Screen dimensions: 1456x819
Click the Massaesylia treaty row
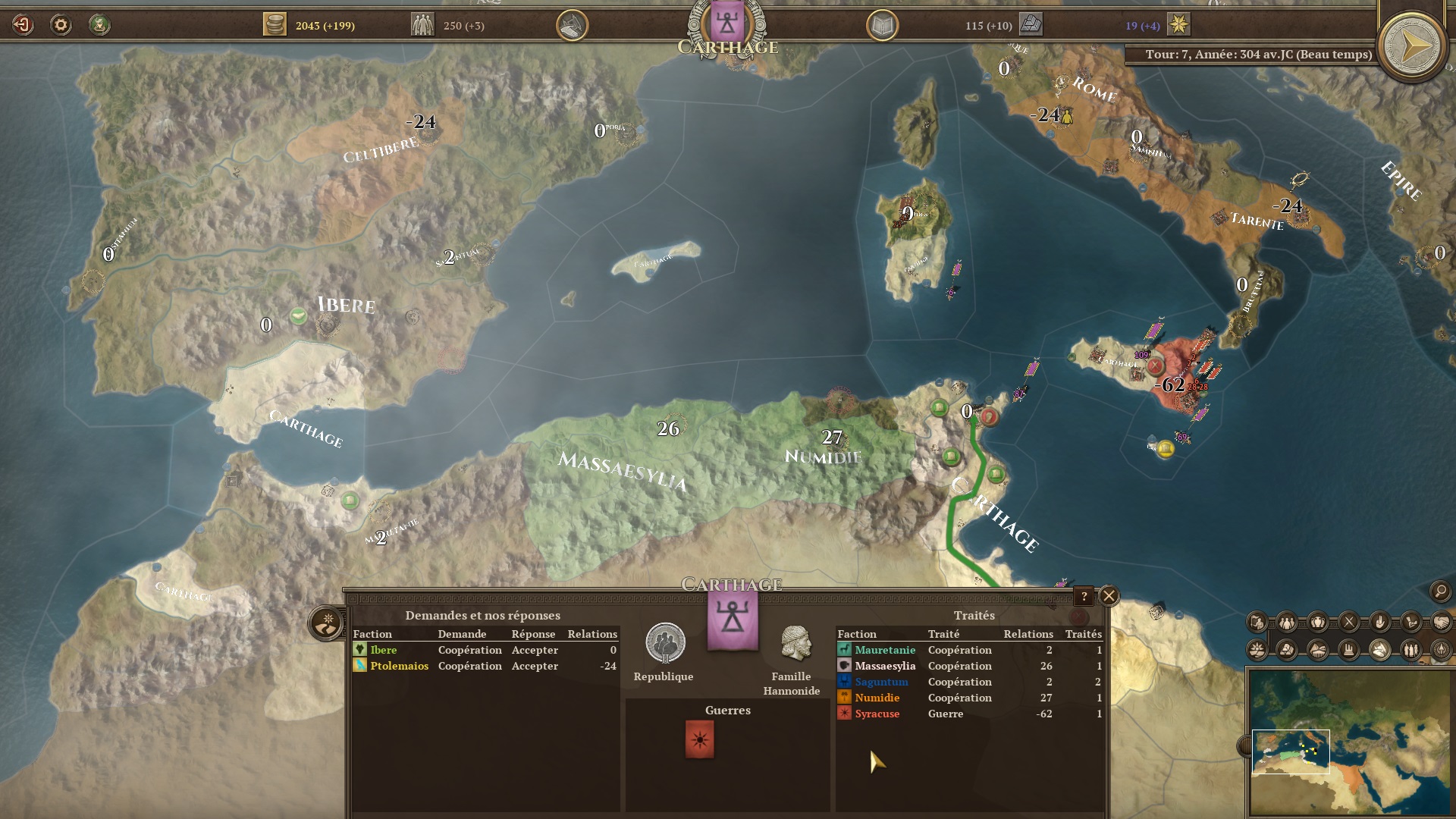[x=969, y=666]
